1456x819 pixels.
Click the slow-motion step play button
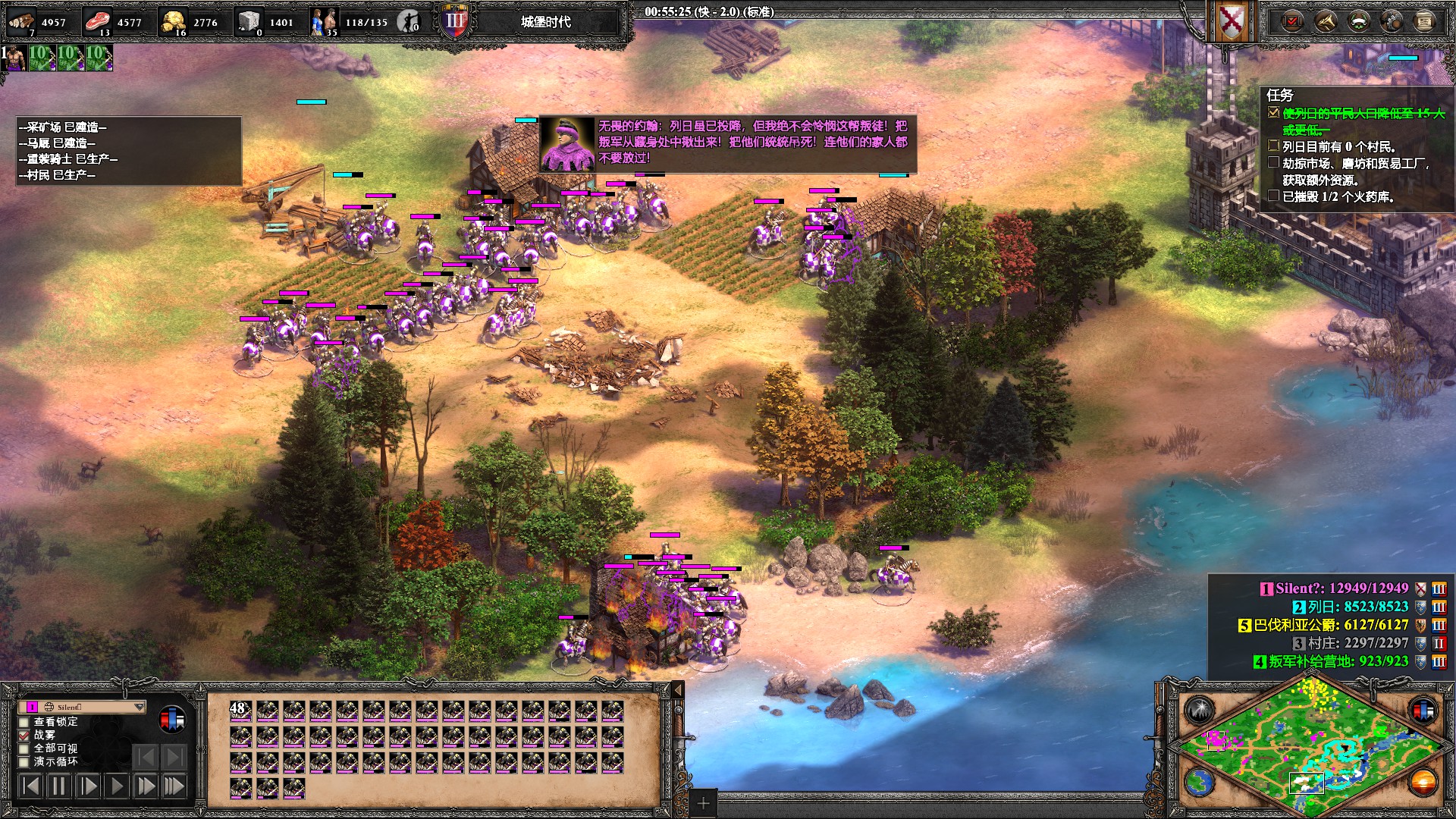87,786
